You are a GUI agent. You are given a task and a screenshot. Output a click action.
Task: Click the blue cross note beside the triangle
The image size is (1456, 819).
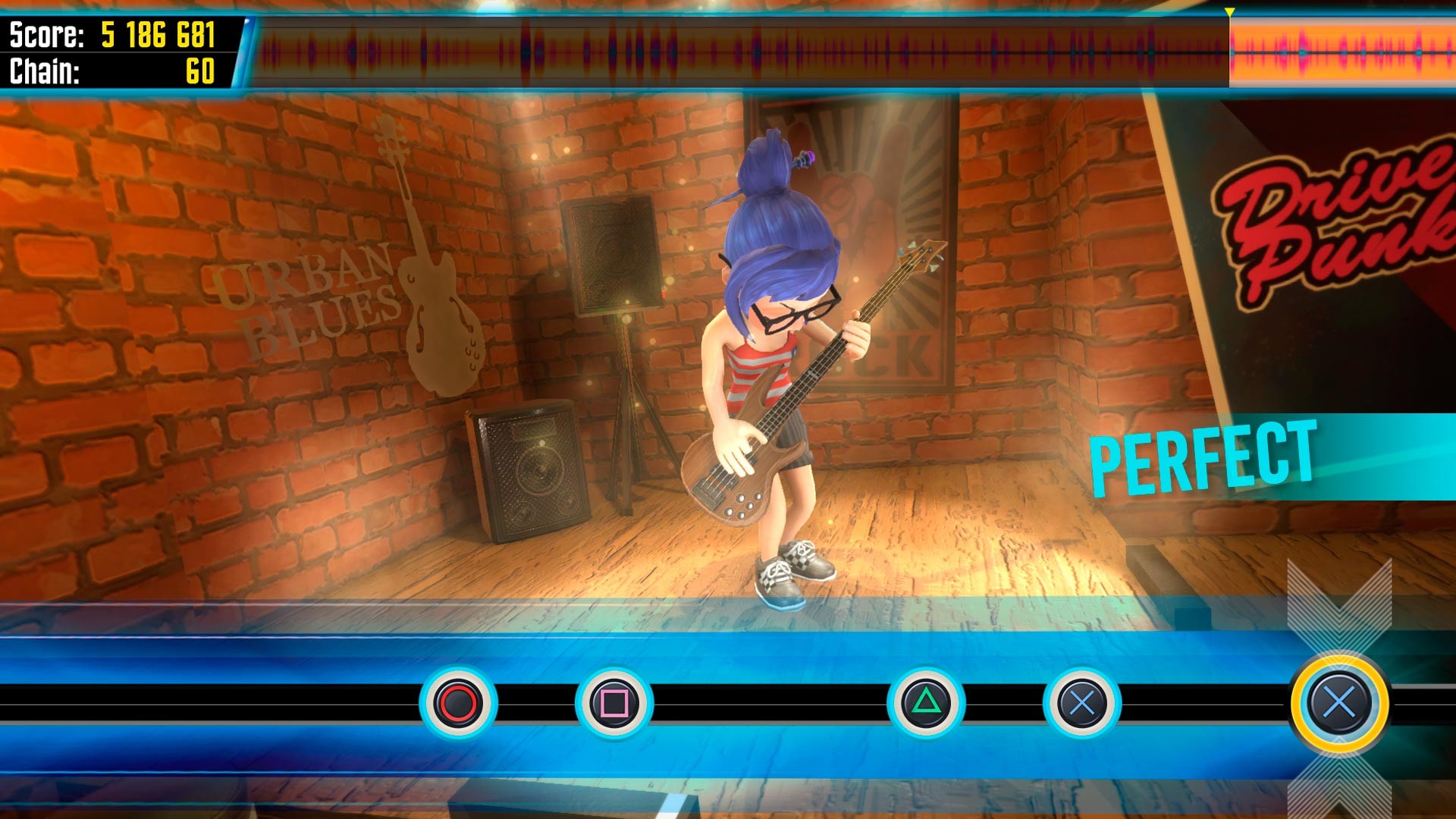click(x=1082, y=703)
